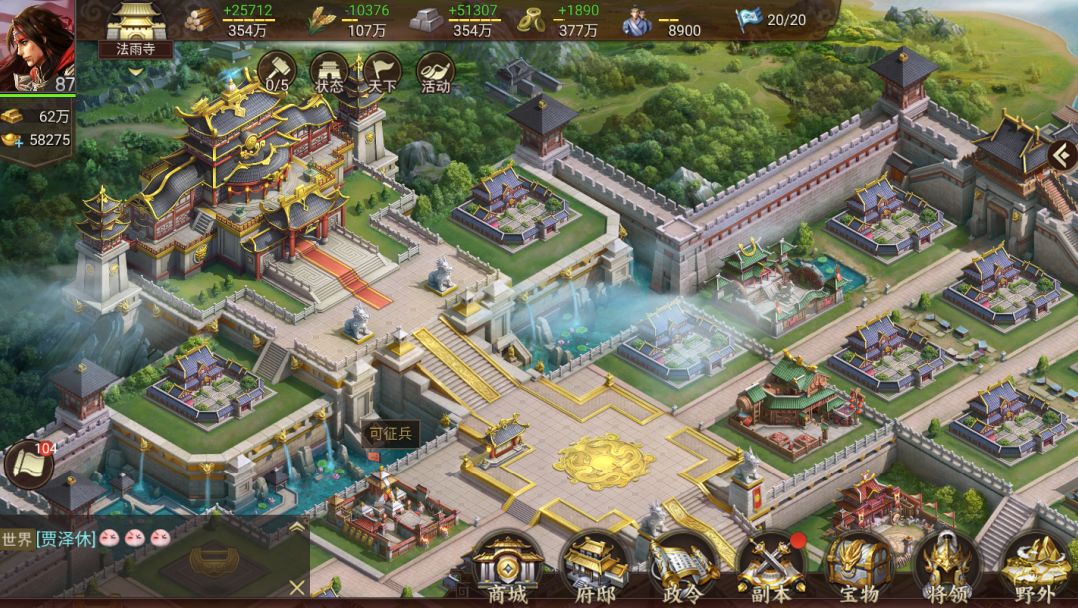Open the hammer build queue icon
This screenshot has width=1078, height=608.
[x=277, y=71]
